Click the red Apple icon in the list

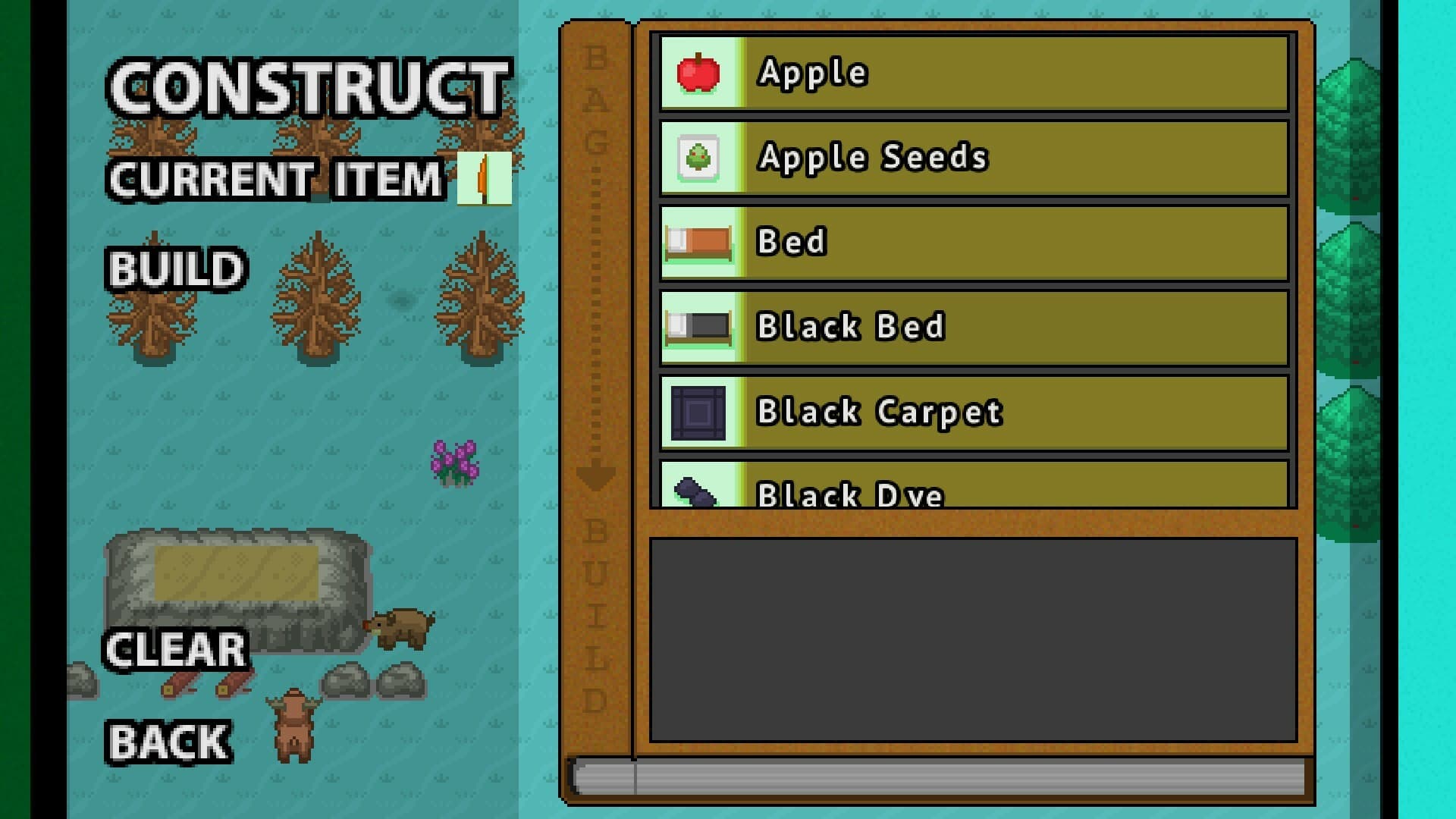coord(698,72)
